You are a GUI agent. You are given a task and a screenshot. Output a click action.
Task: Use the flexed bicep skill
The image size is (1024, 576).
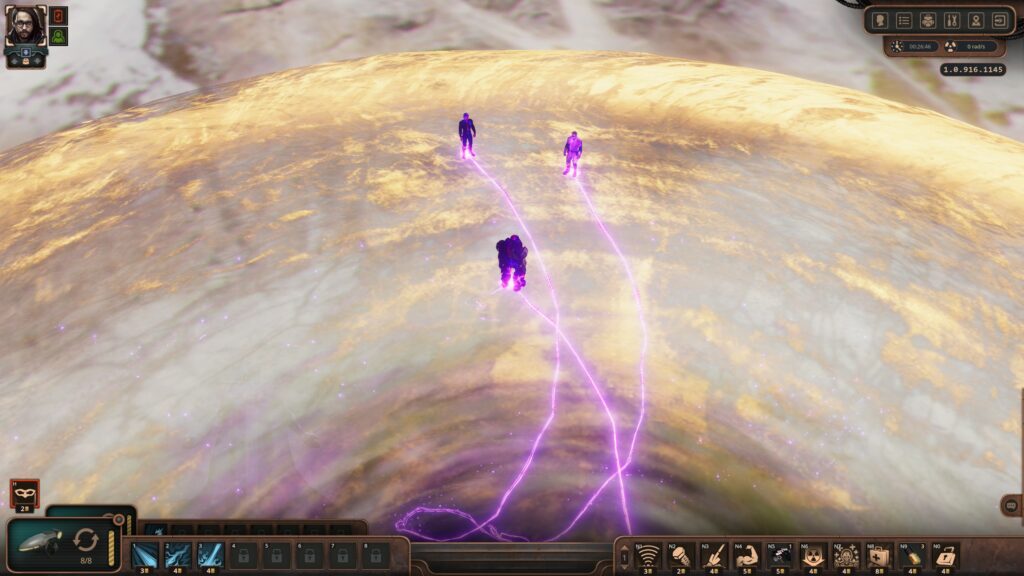746,555
